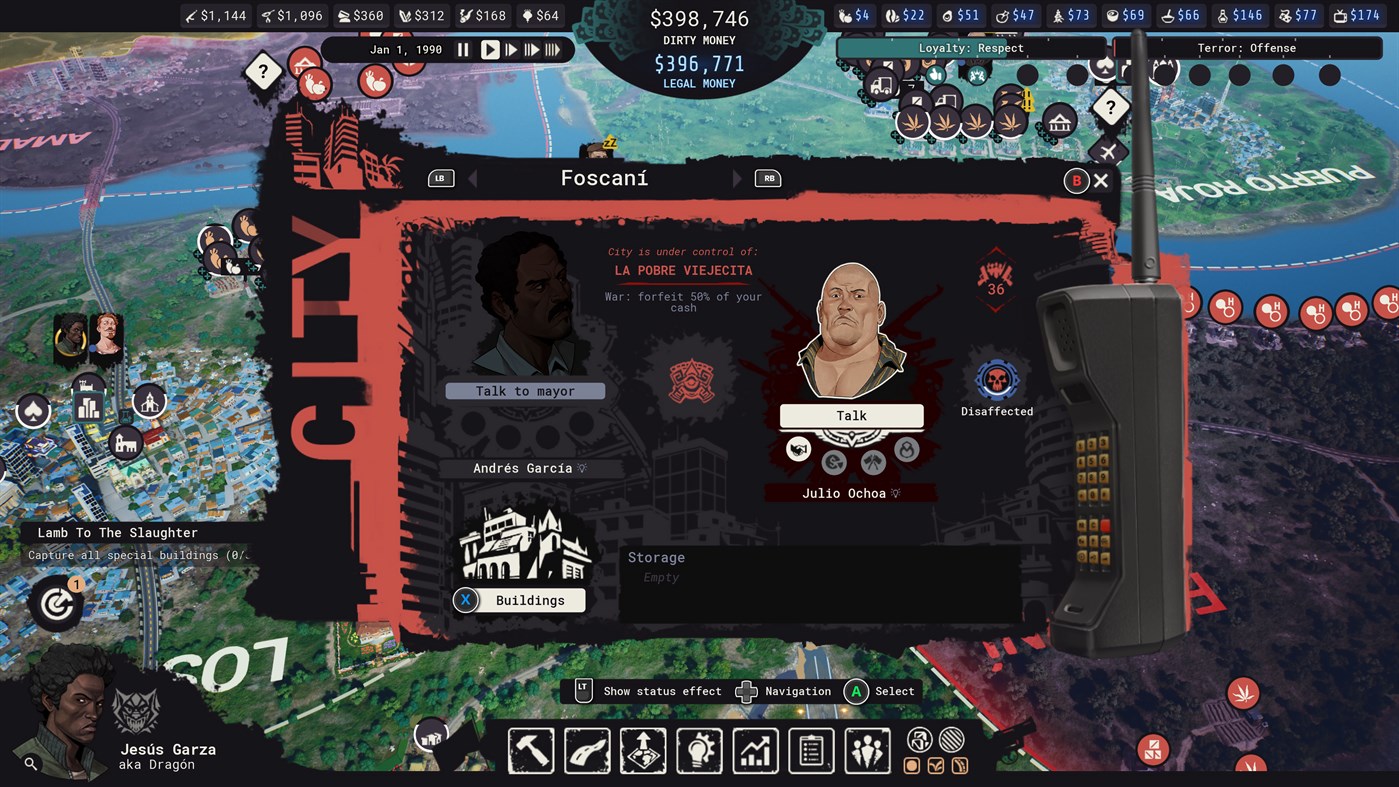Open the clipboard objectives list
This screenshot has height=787, width=1399.
811,750
